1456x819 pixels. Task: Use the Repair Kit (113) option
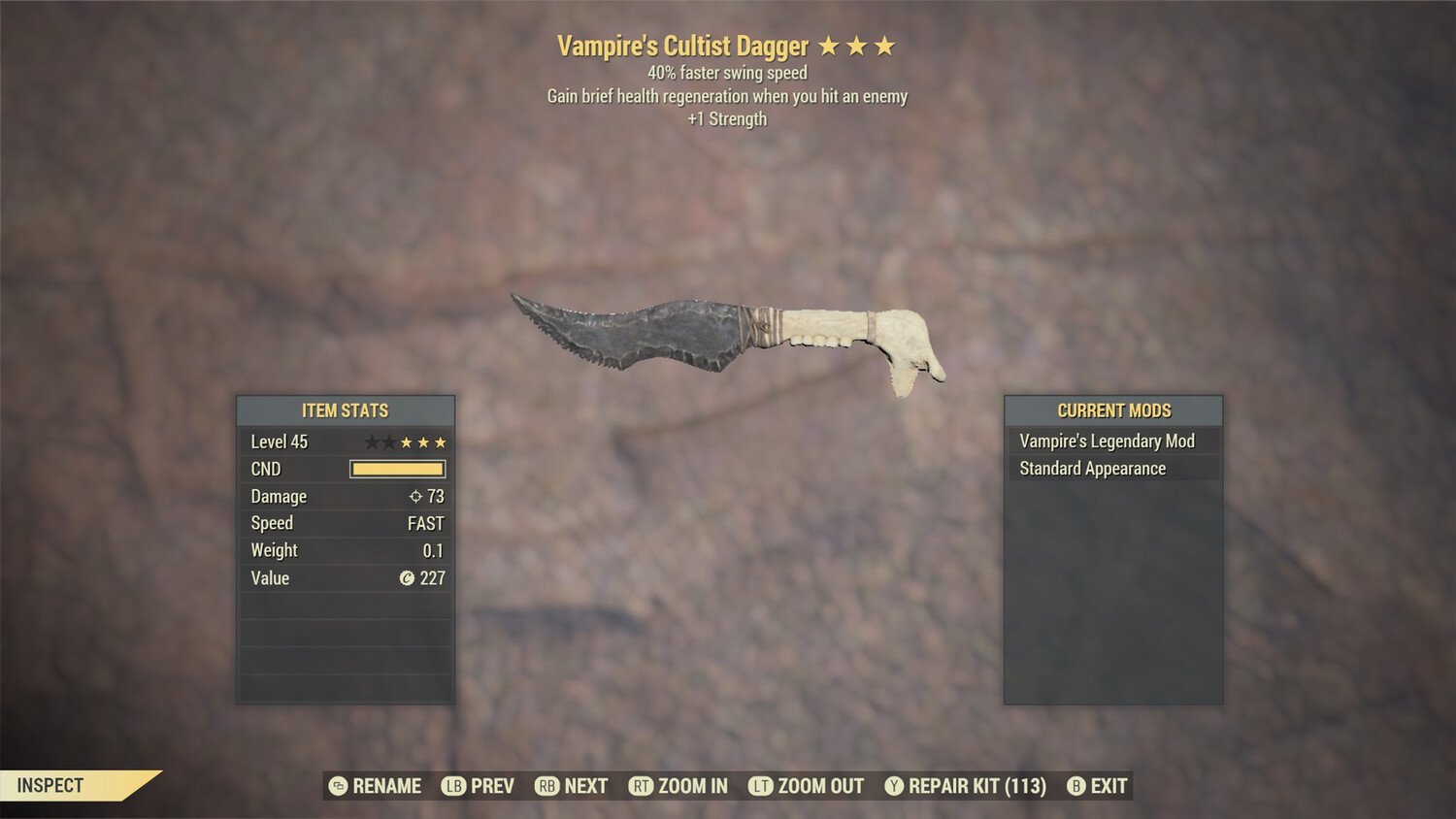click(x=966, y=786)
